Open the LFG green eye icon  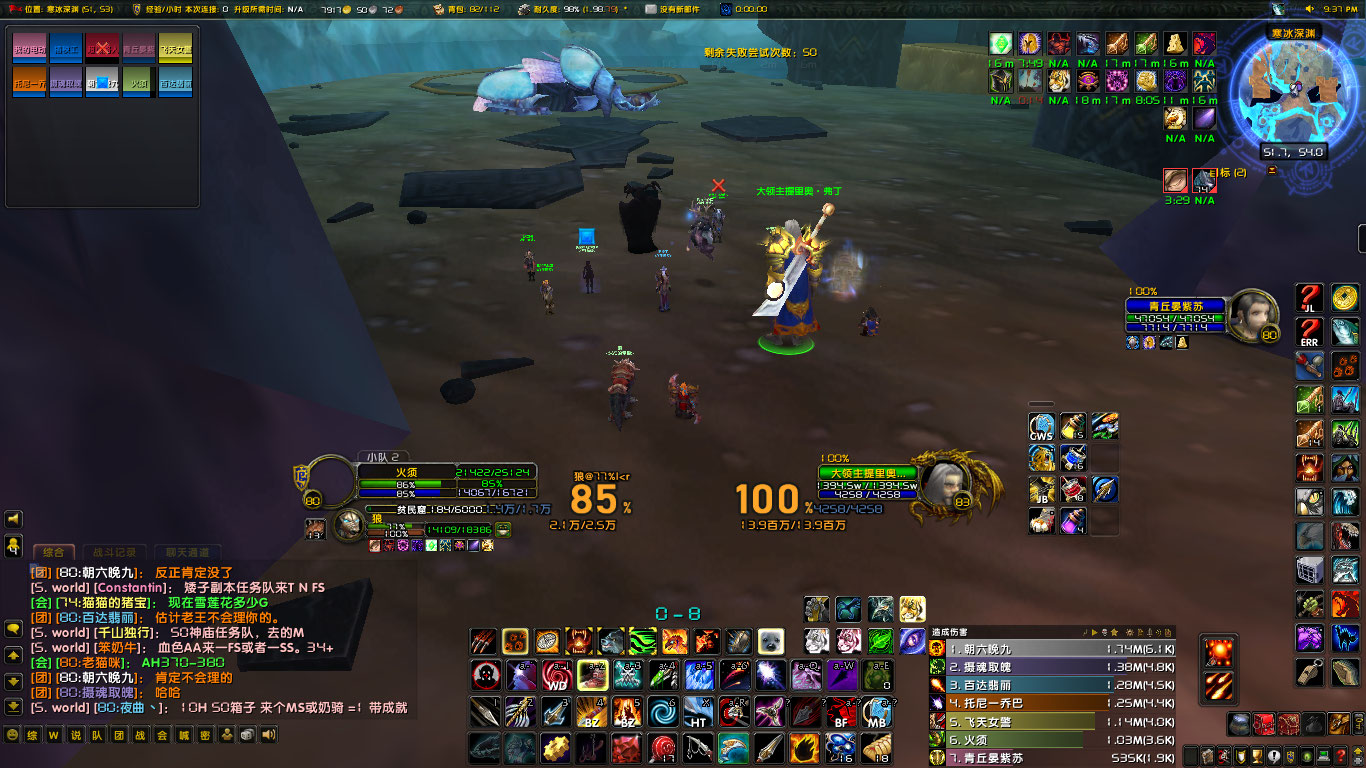click(1307, 755)
